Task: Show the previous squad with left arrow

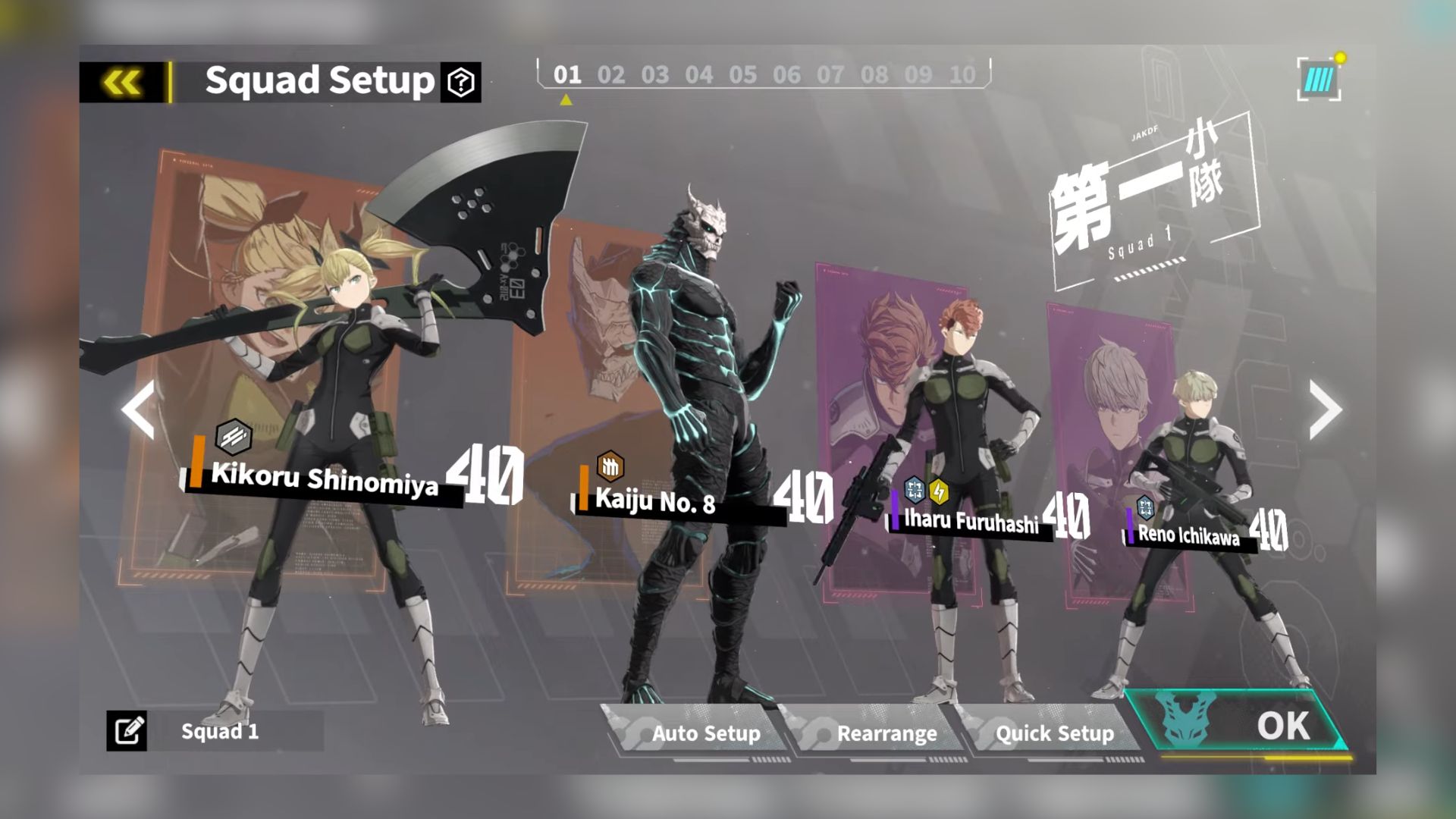Action: 139,409
